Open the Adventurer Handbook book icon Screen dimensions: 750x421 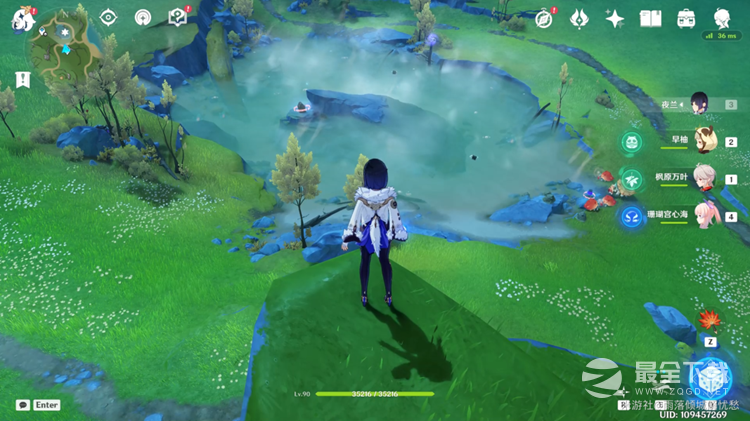(x=651, y=19)
